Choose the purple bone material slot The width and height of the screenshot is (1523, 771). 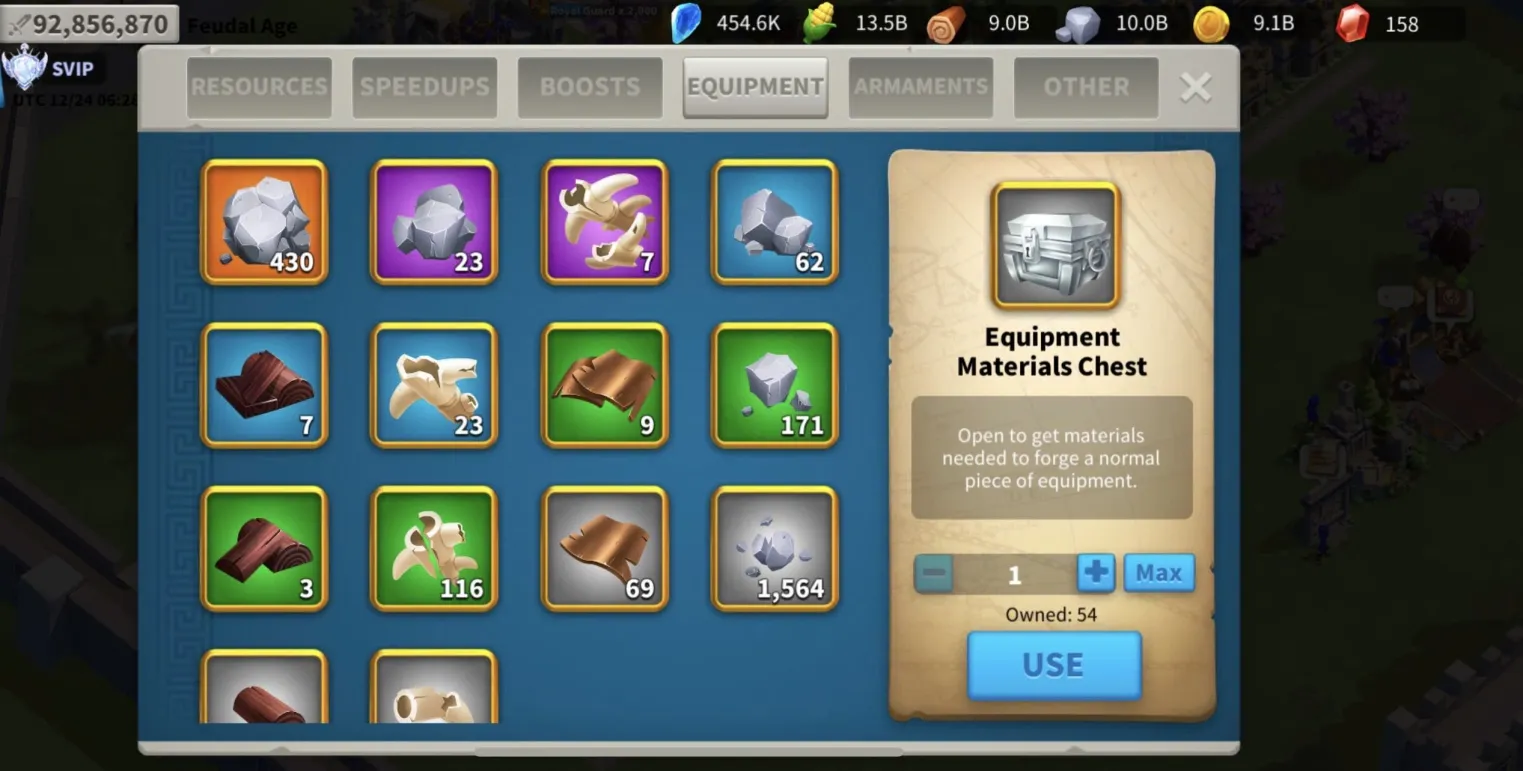tap(605, 222)
